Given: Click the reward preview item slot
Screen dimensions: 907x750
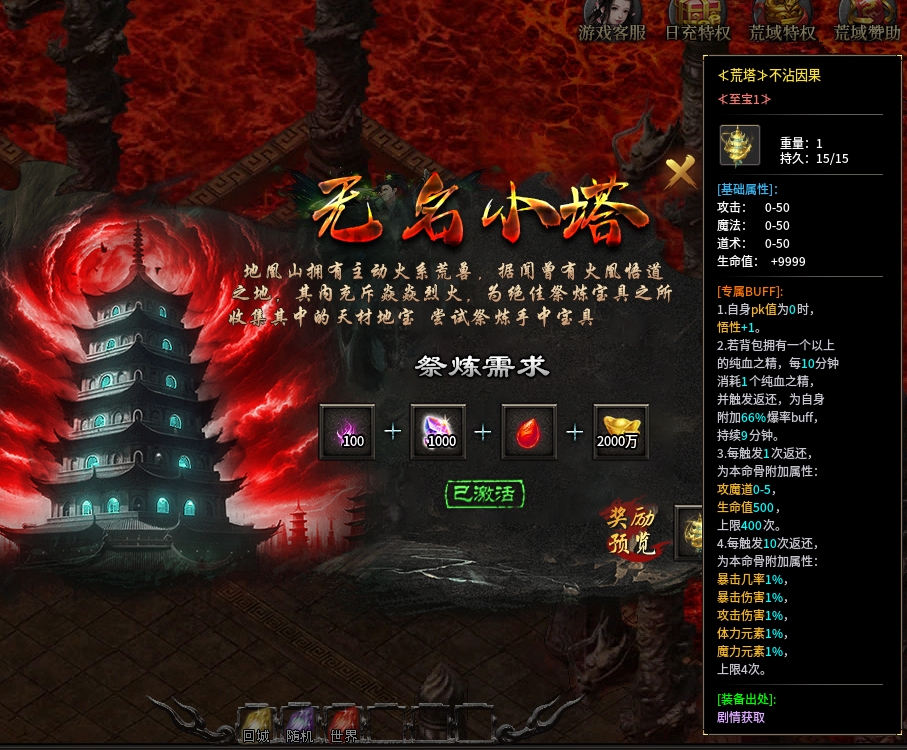Looking at the screenshot, I should coord(689,532).
